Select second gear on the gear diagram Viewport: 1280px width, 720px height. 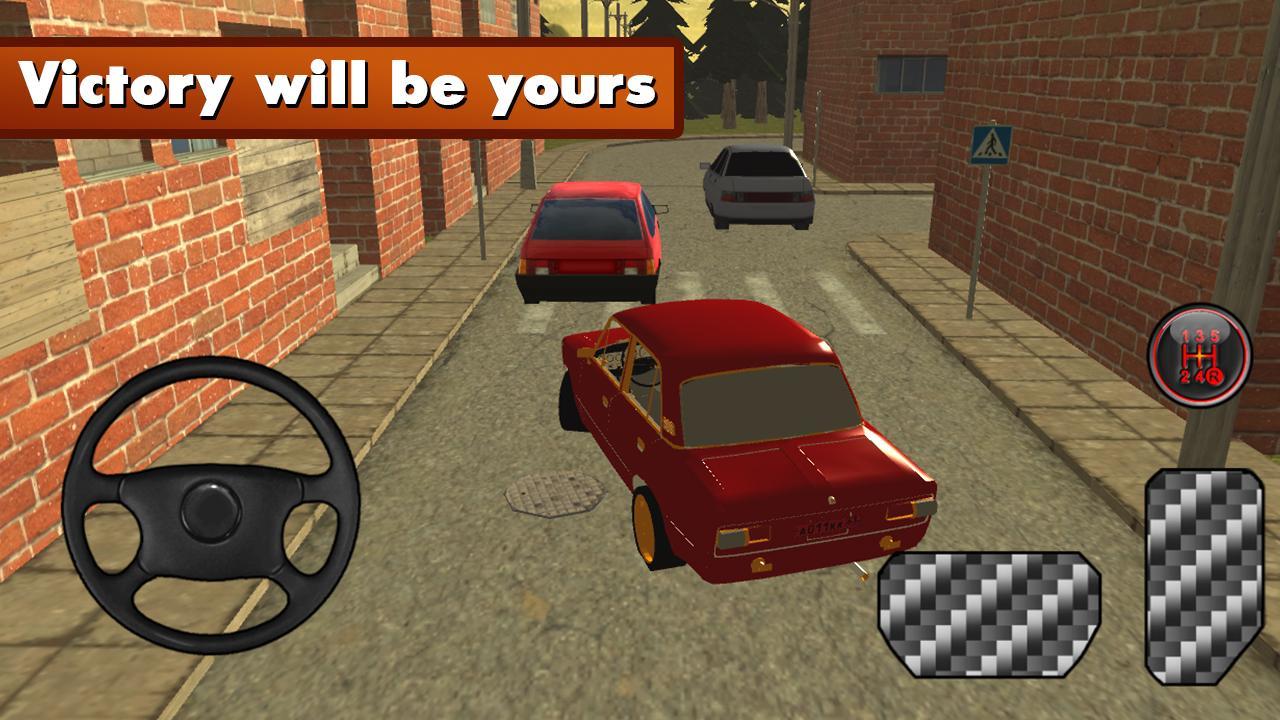coord(1184,376)
